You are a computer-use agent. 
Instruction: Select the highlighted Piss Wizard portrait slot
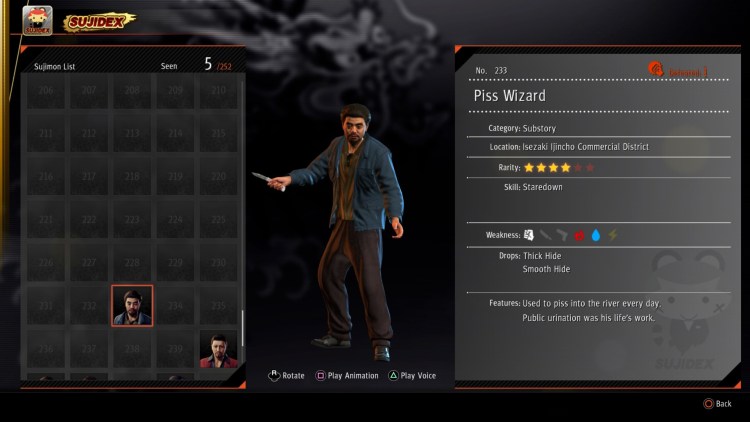[132, 305]
